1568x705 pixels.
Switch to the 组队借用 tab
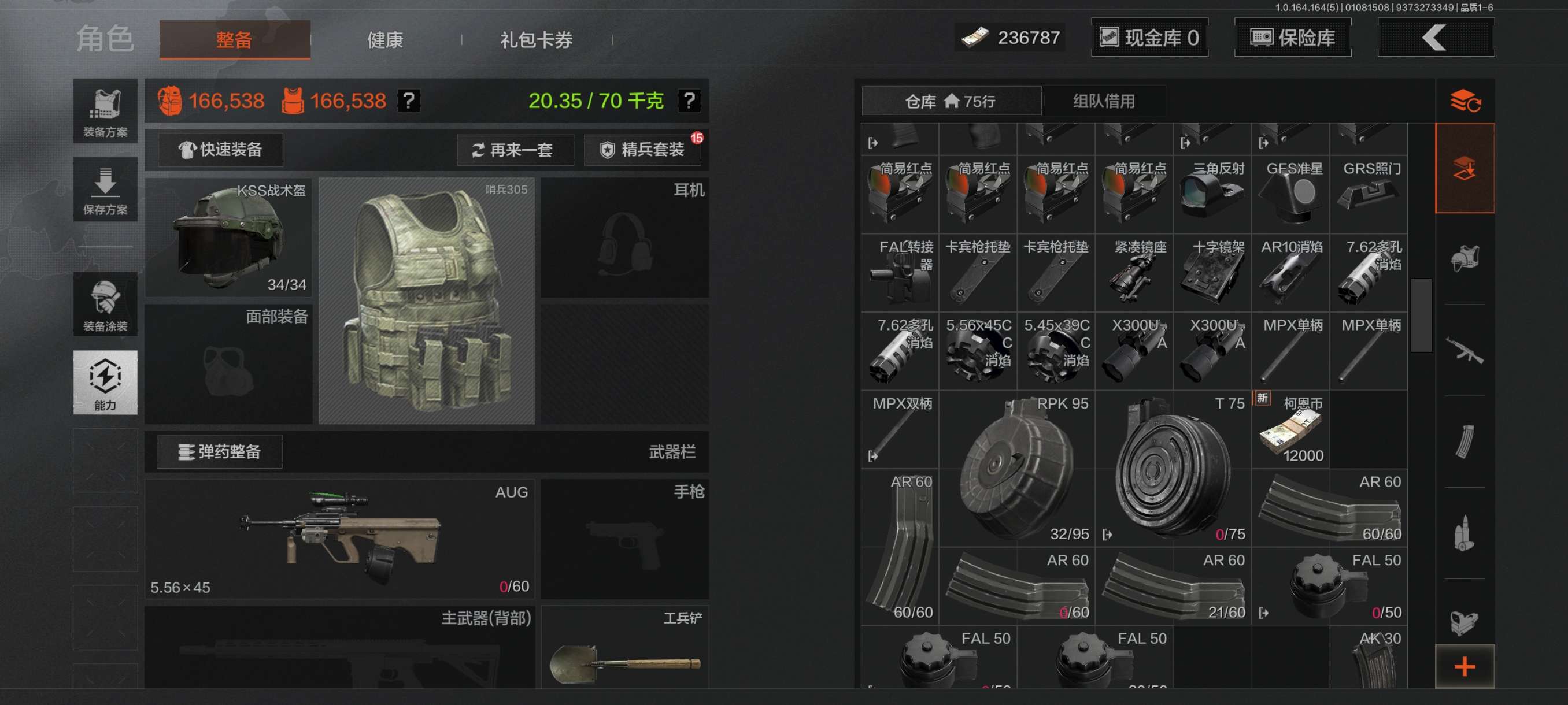[1104, 101]
